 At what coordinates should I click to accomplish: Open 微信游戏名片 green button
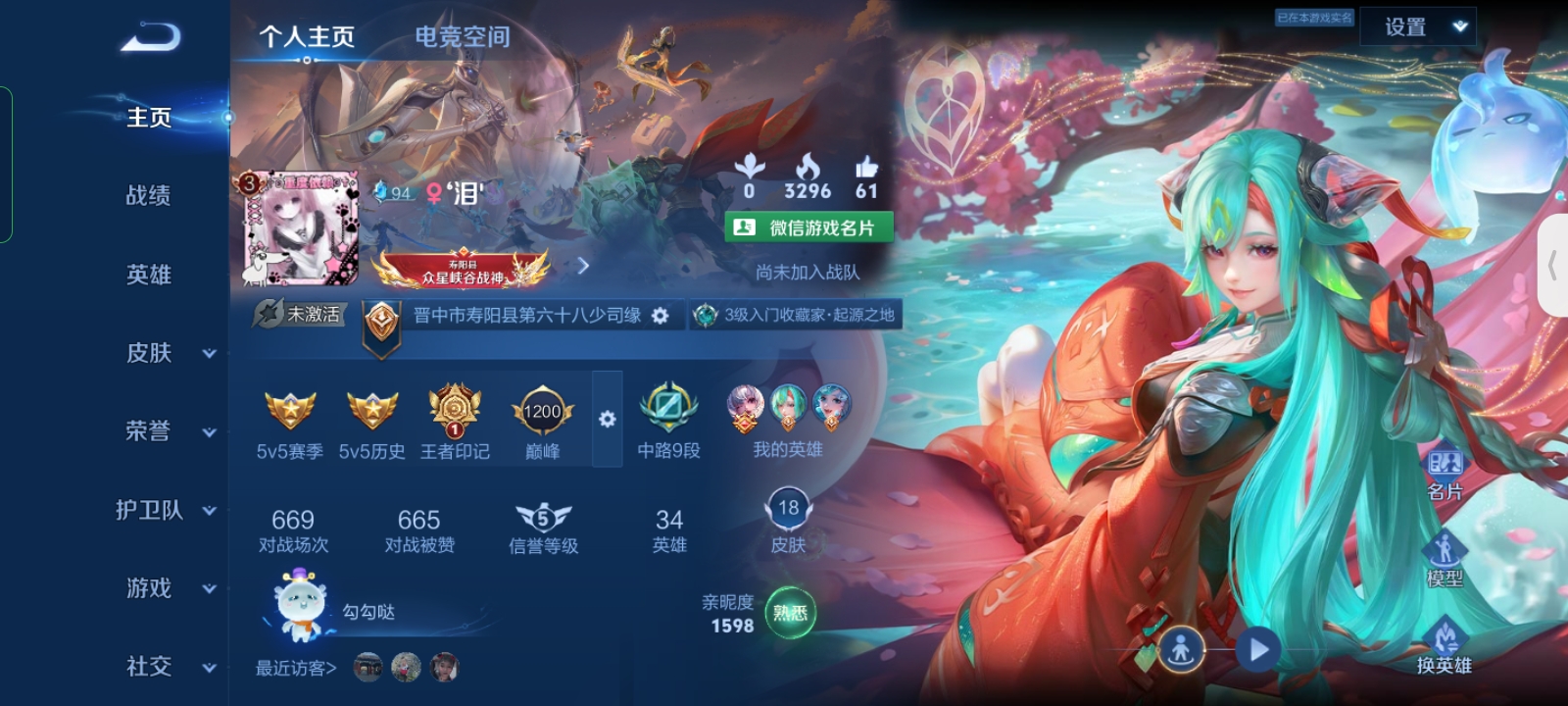point(808,227)
